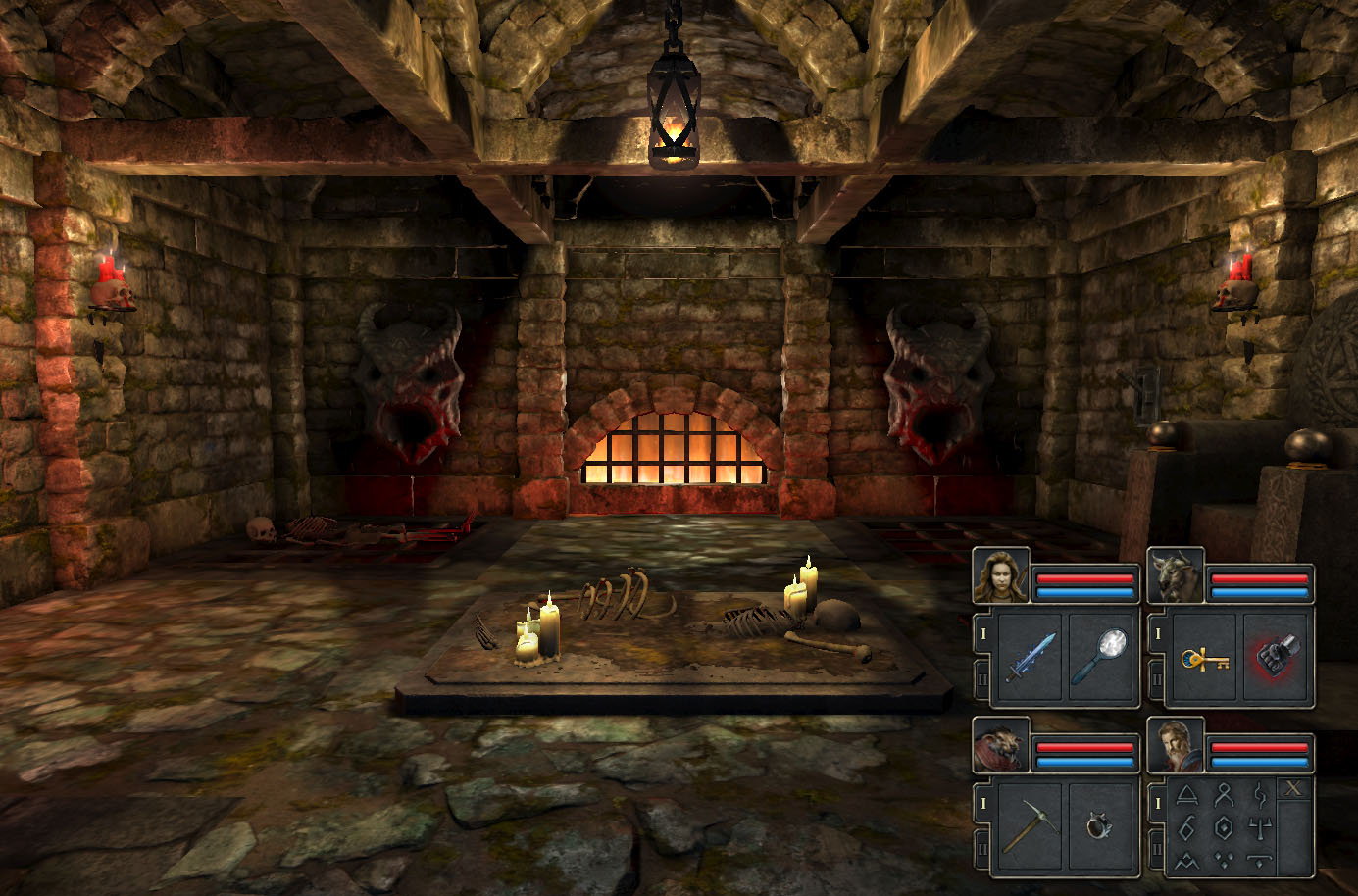Open the female human champion's portrait
The height and width of the screenshot is (896, 1358).
tap(1000, 576)
